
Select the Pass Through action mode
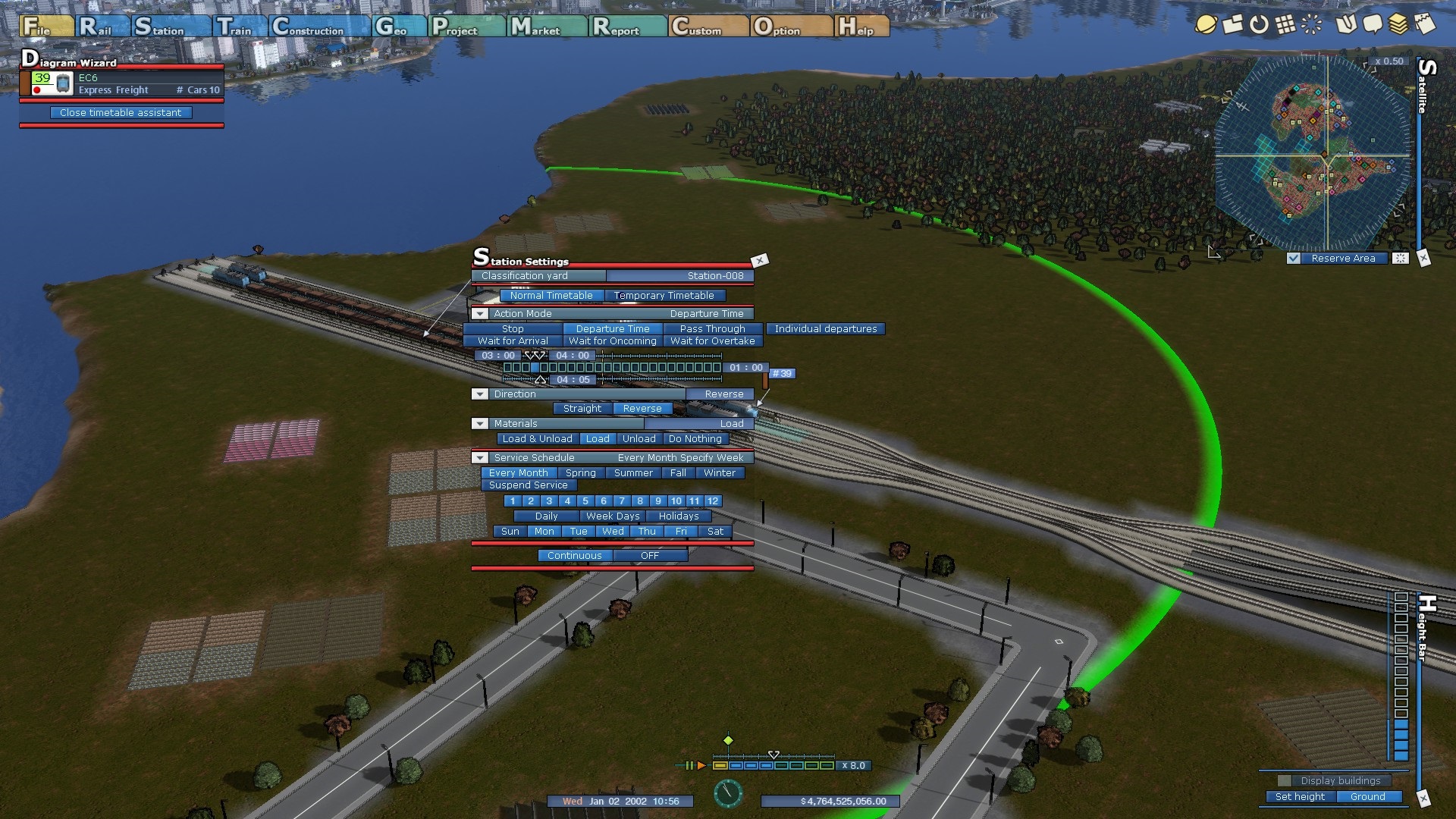click(712, 329)
